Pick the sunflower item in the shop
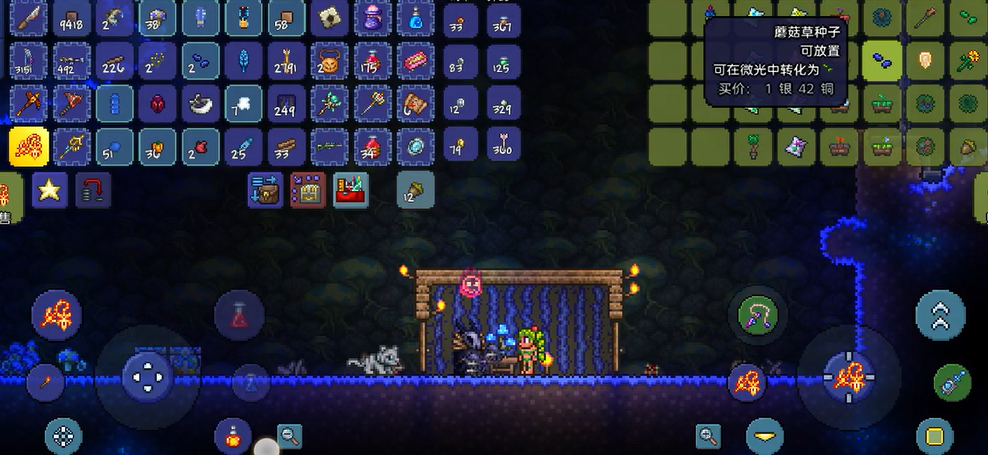 click(968, 62)
